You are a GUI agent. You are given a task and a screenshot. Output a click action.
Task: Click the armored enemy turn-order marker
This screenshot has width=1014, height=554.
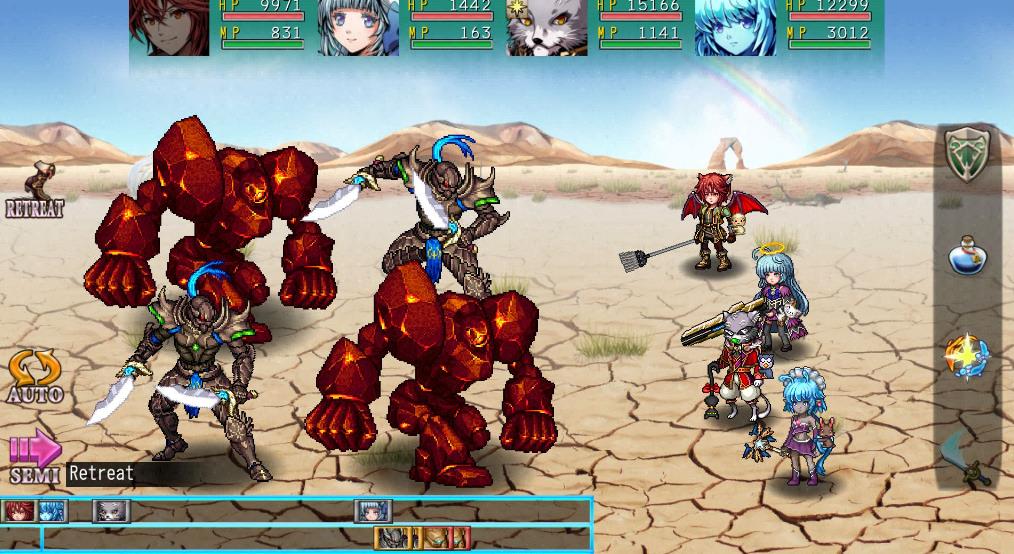392,539
